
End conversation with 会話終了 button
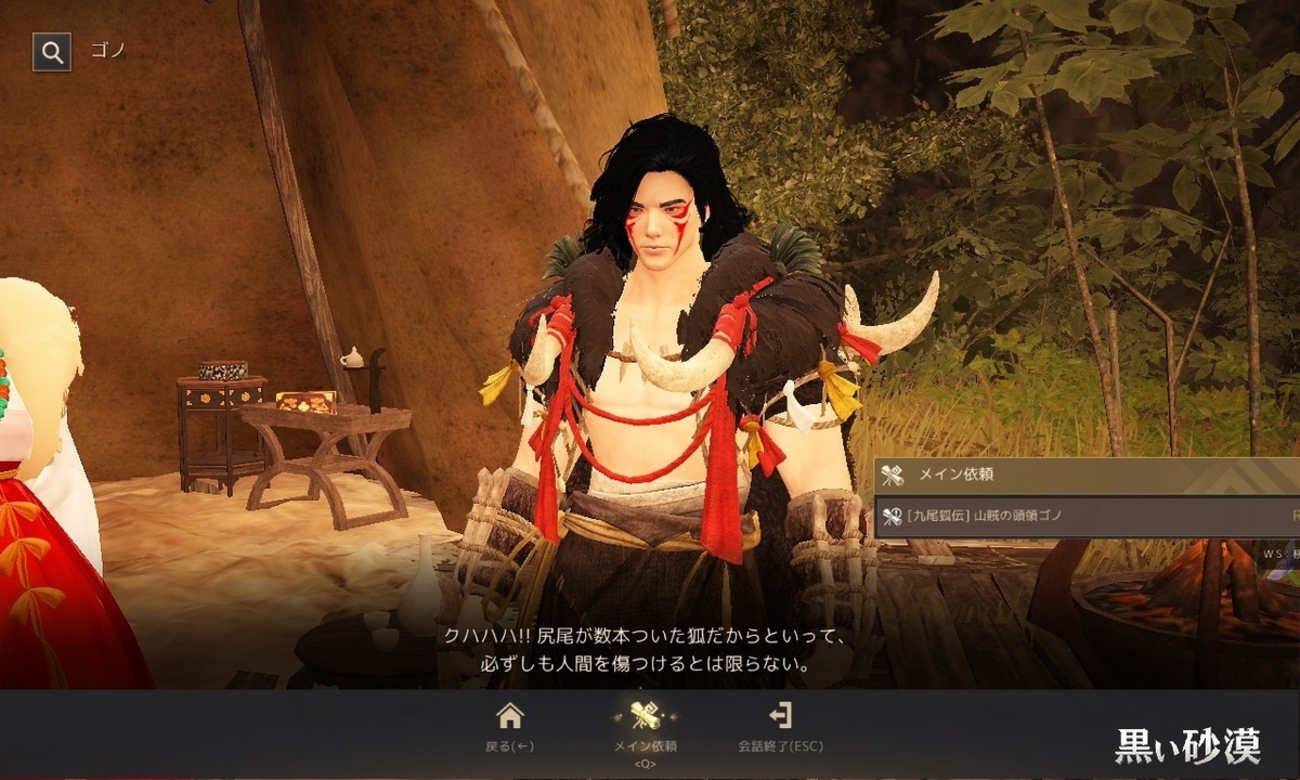tap(779, 726)
